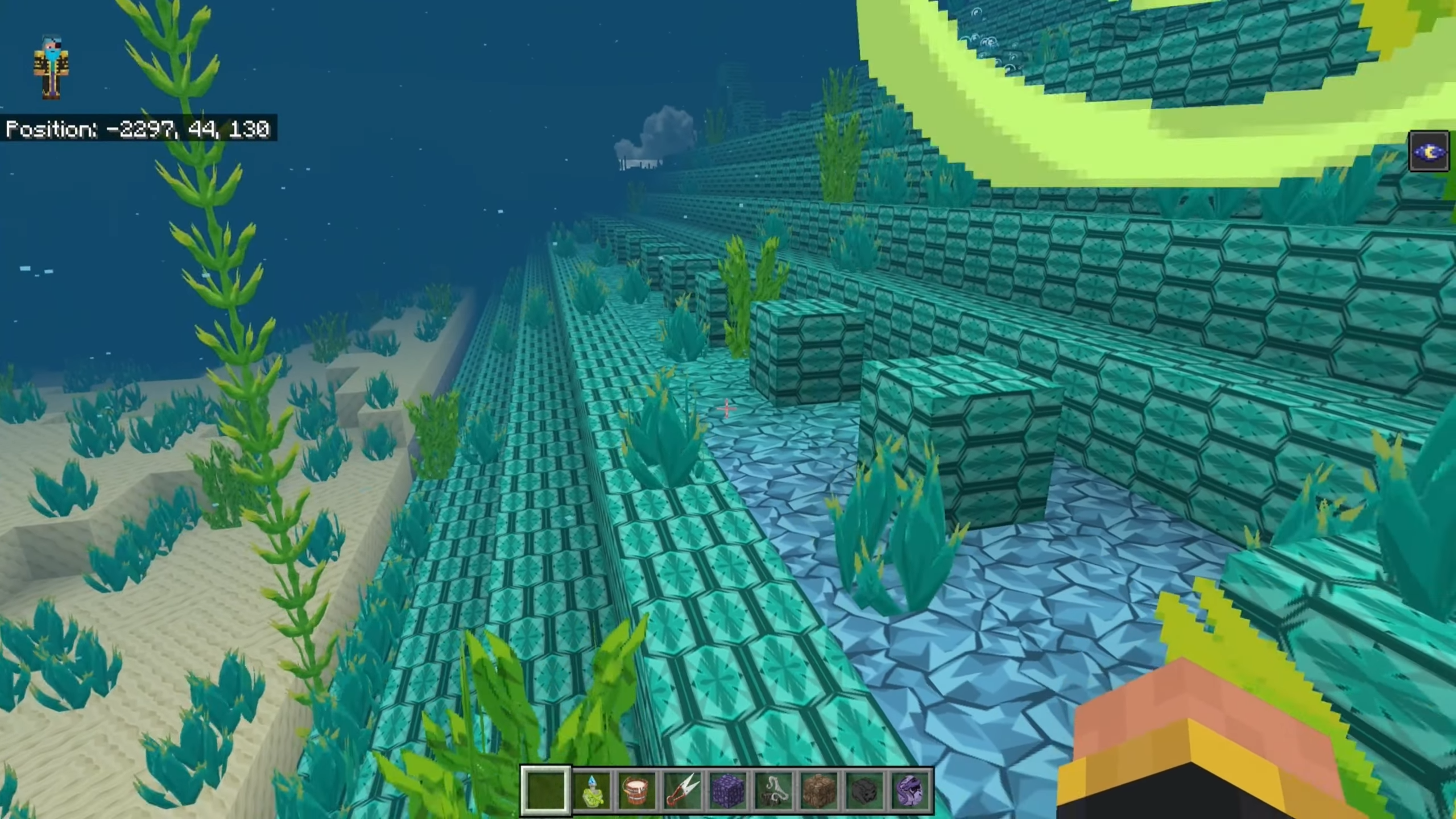
Task: Choose the dark gray head item slot
Action: (x=864, y=791)
